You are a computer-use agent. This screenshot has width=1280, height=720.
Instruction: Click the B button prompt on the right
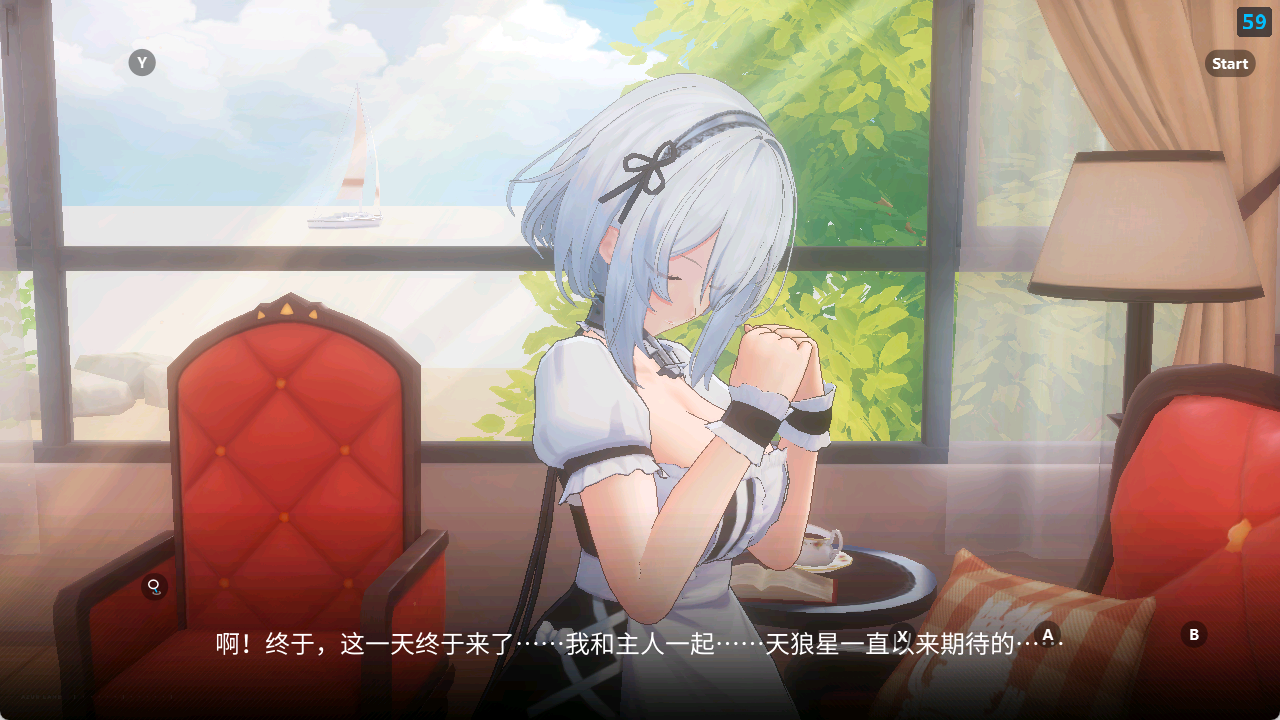pos(1194,632)
